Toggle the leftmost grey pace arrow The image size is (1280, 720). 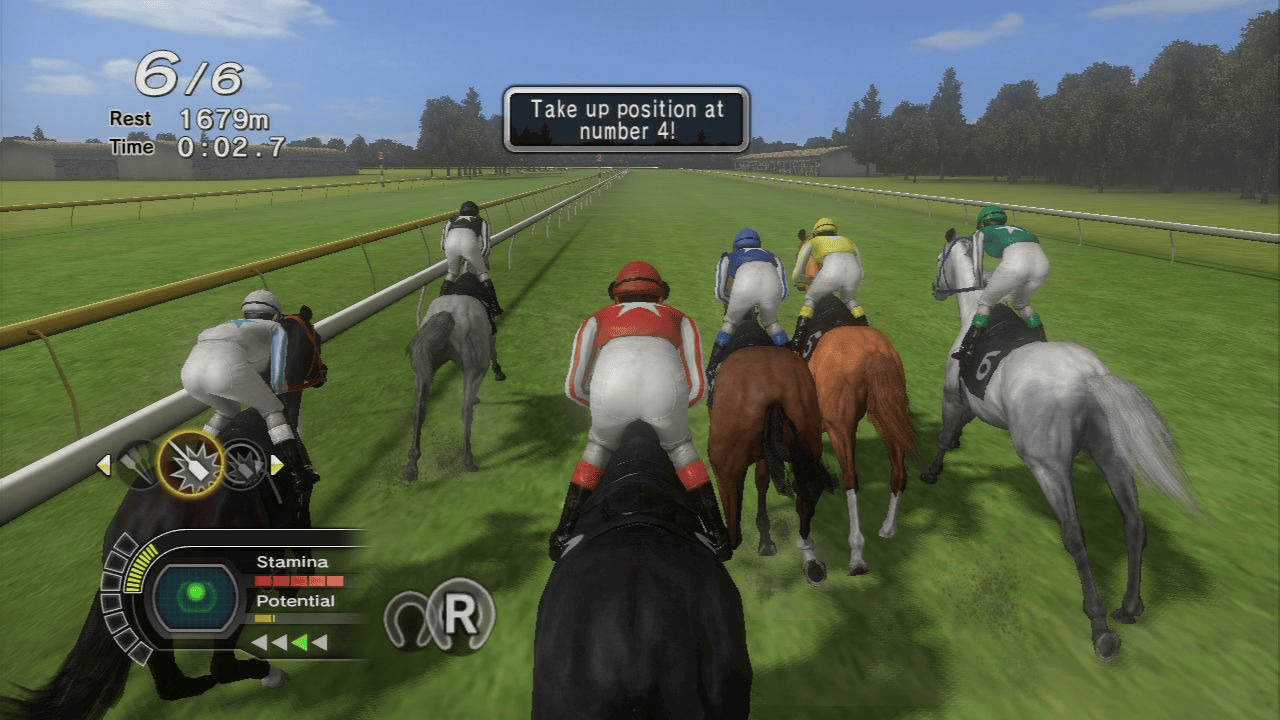258,641
